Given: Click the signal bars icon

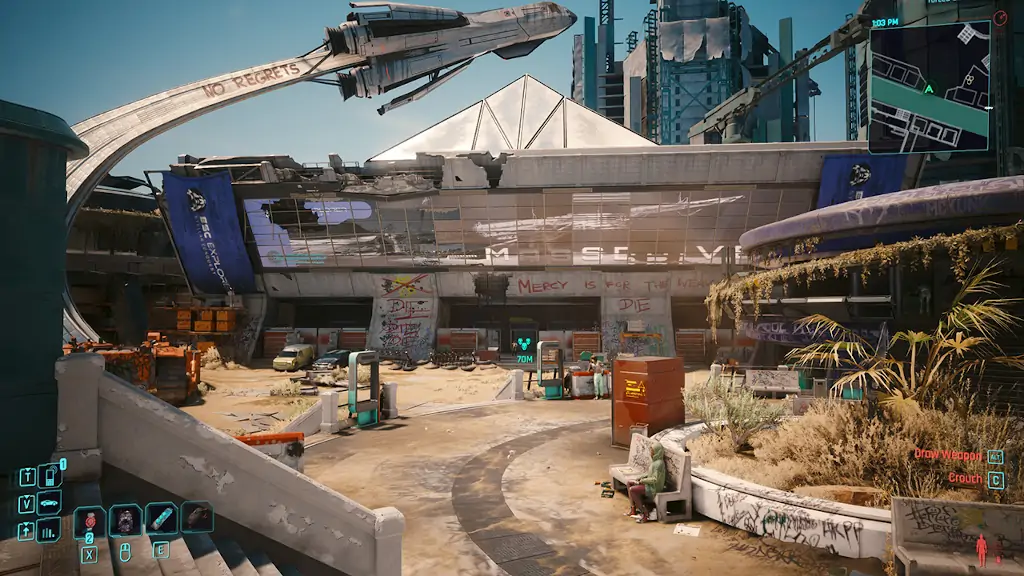Looking at the screenshot, I should click(48, 529).
